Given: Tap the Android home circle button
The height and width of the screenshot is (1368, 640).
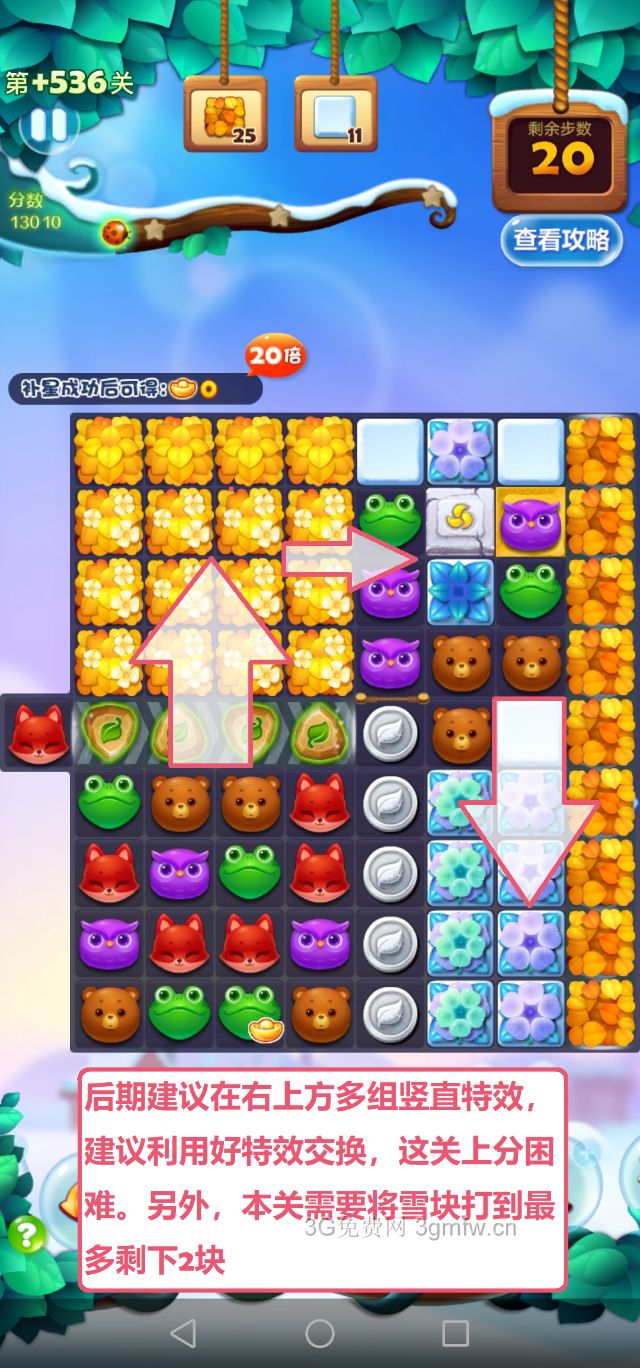Looking at the screenshot, I should 320,1333.
